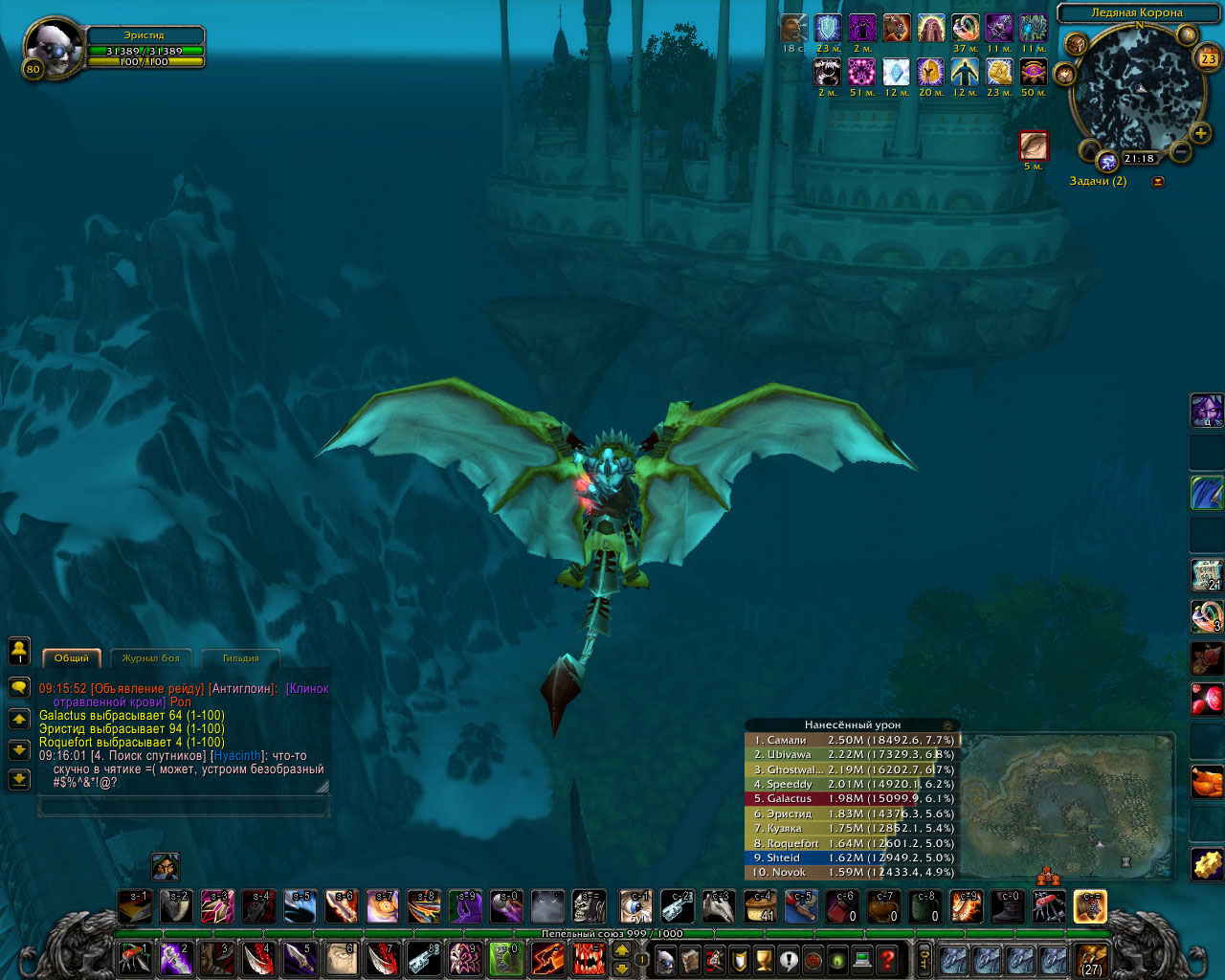Image resolution: width=1225 pixels, height=980 pixels.
Task: Open the social friends button
Action: click(19, 652)
